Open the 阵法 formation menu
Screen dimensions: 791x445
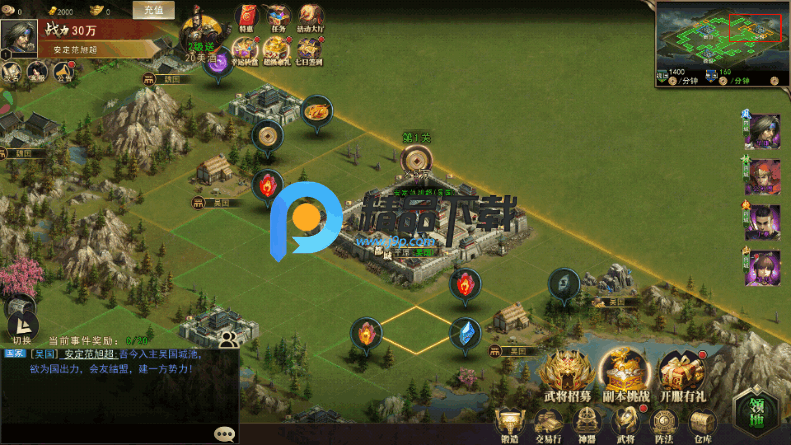tap(663, 424)
